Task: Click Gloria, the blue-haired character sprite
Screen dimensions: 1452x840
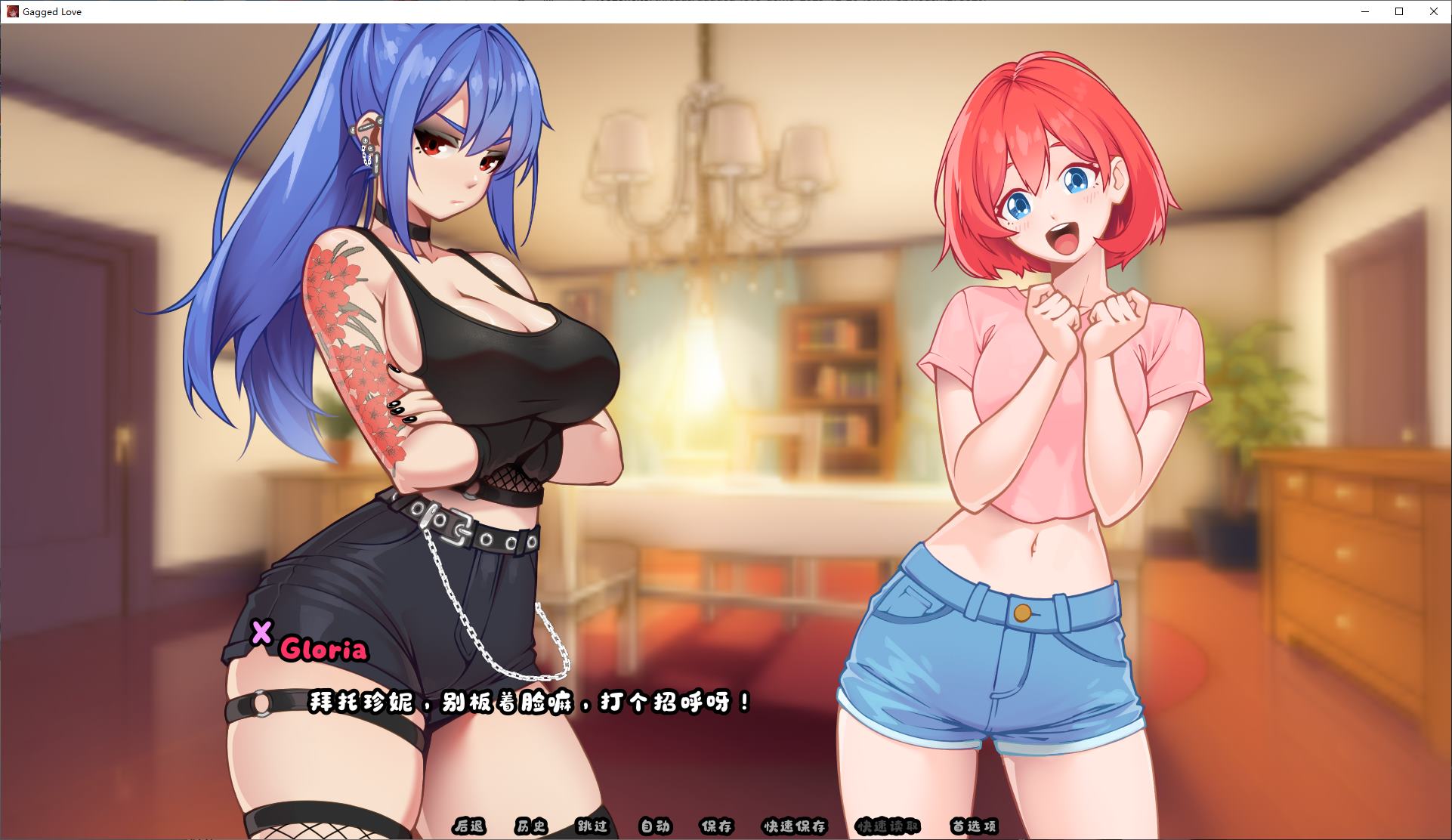Action: point(423,378)
